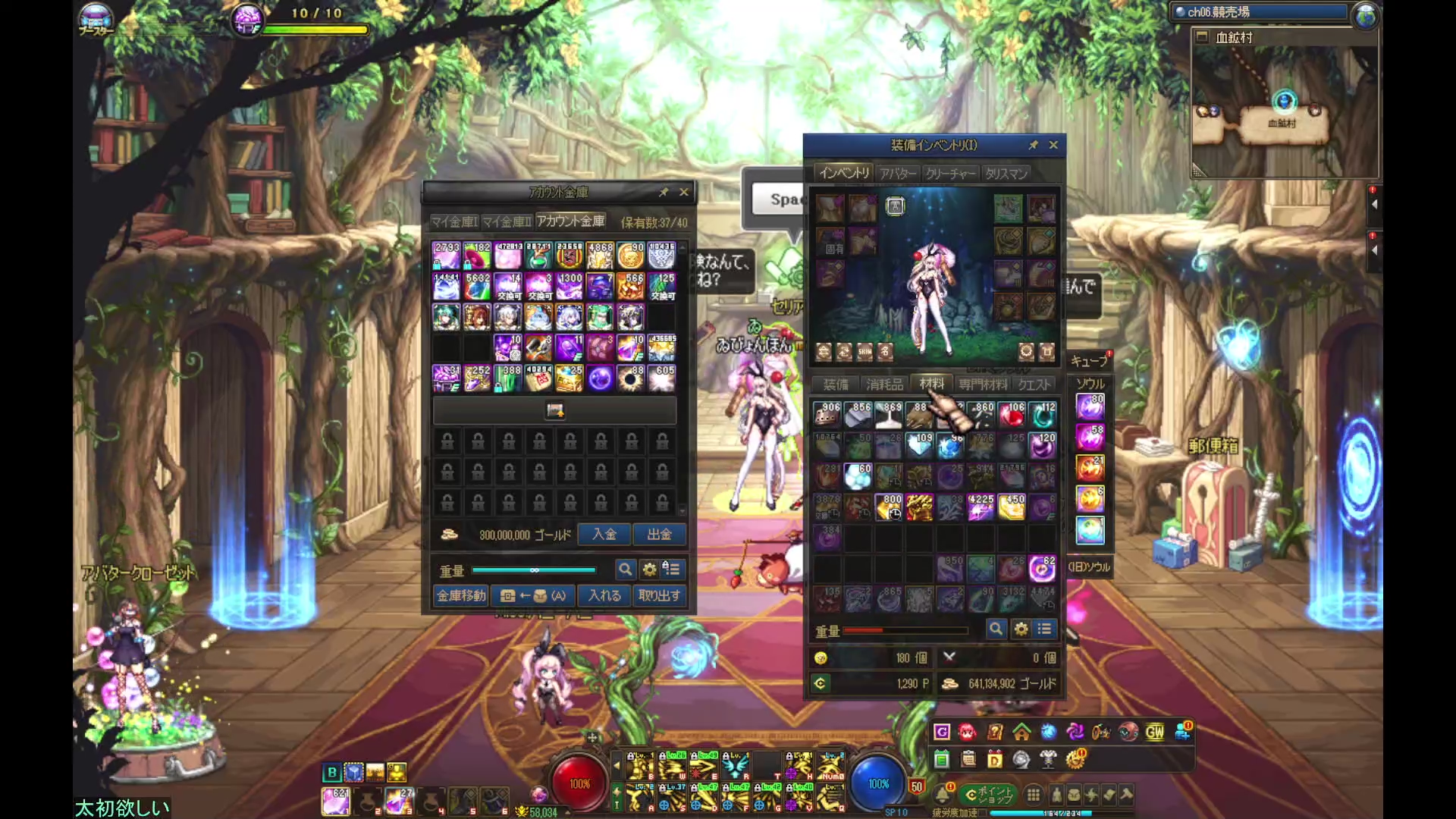Choose the 金庫移動 button
This screenshot has width=1456, height=819.
pyautogui.click(x=461, y=596)
